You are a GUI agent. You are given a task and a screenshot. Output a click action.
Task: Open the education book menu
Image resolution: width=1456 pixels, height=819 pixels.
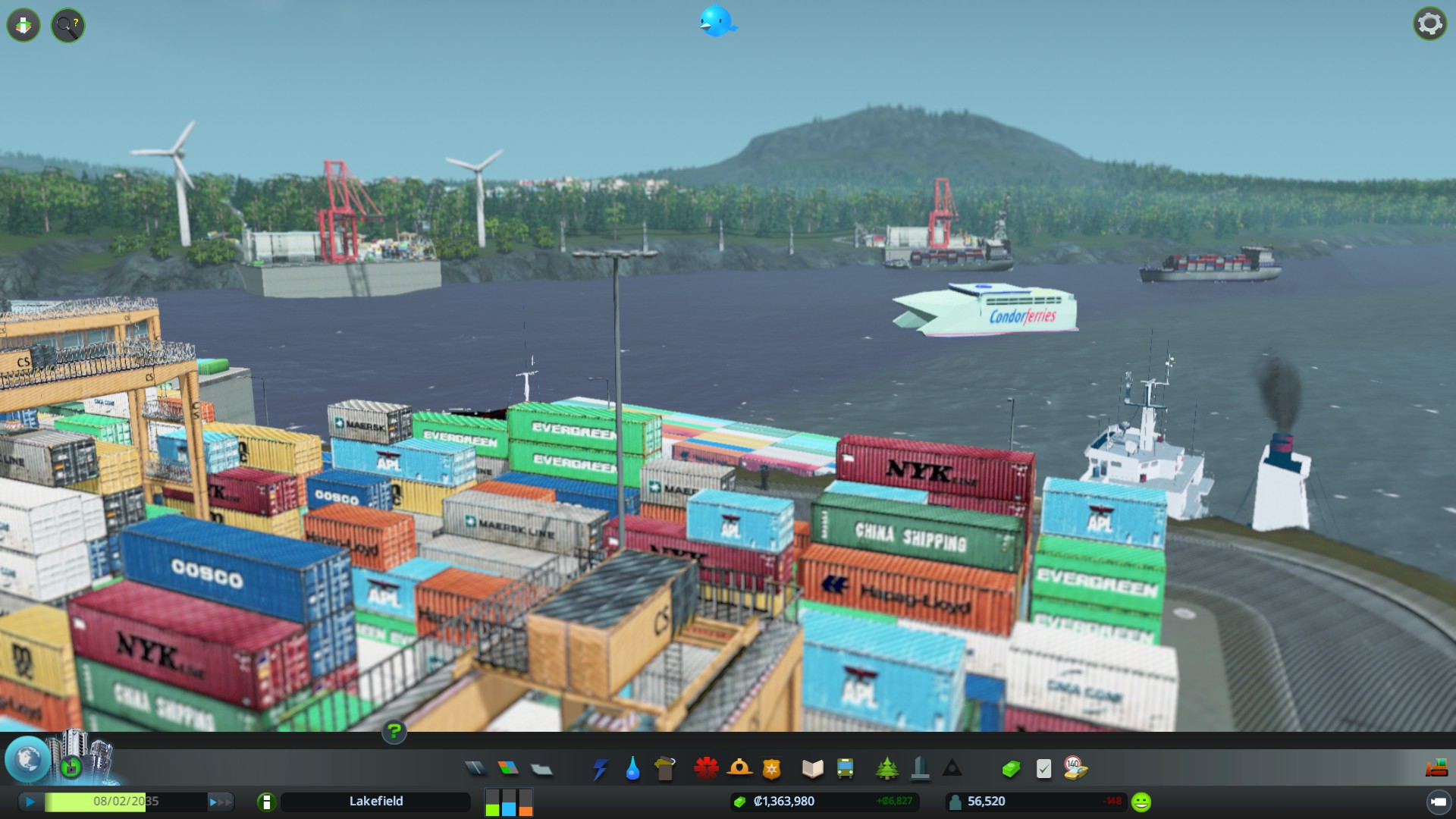(812, 769)
